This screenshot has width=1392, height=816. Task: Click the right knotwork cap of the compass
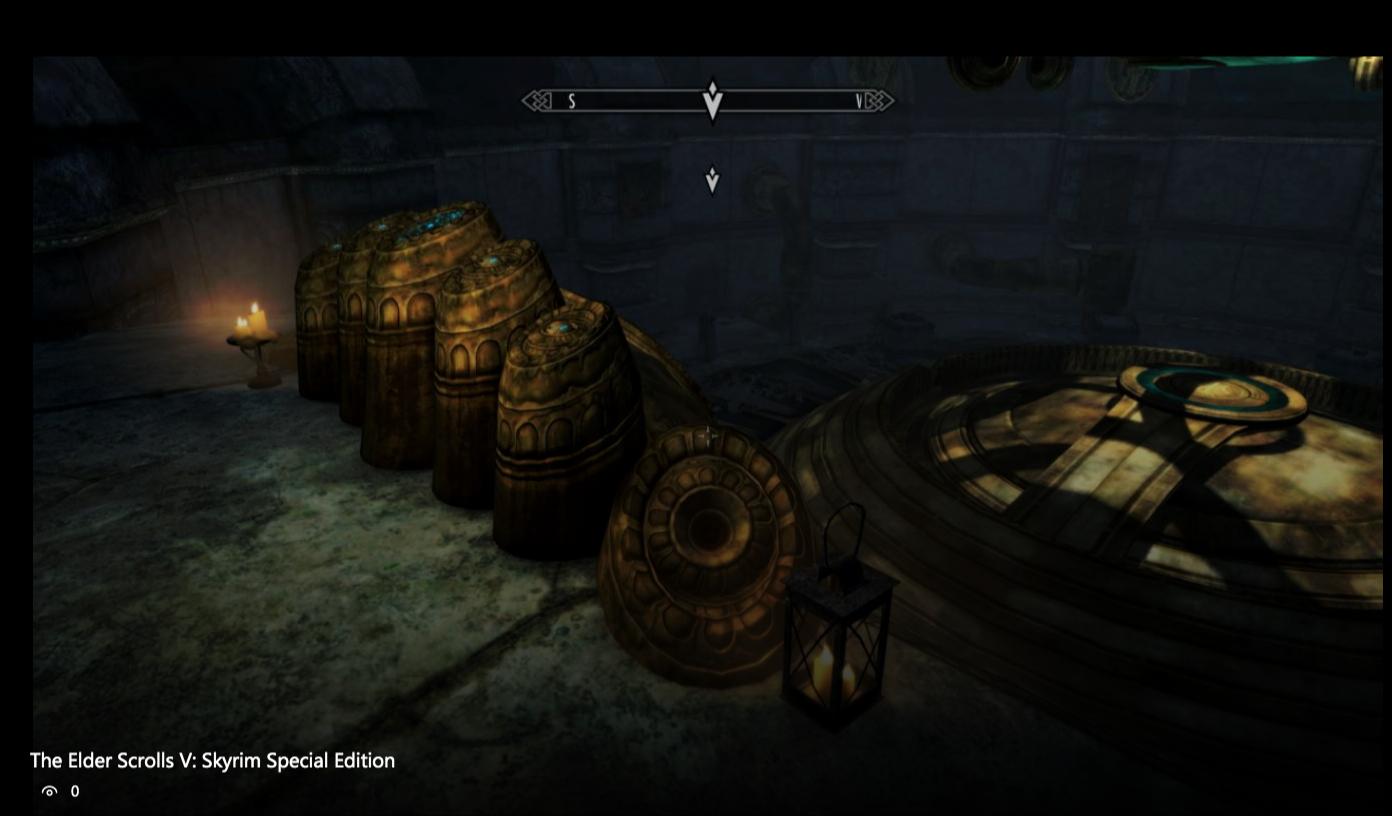pyautogui.click(x=879, y=101)
